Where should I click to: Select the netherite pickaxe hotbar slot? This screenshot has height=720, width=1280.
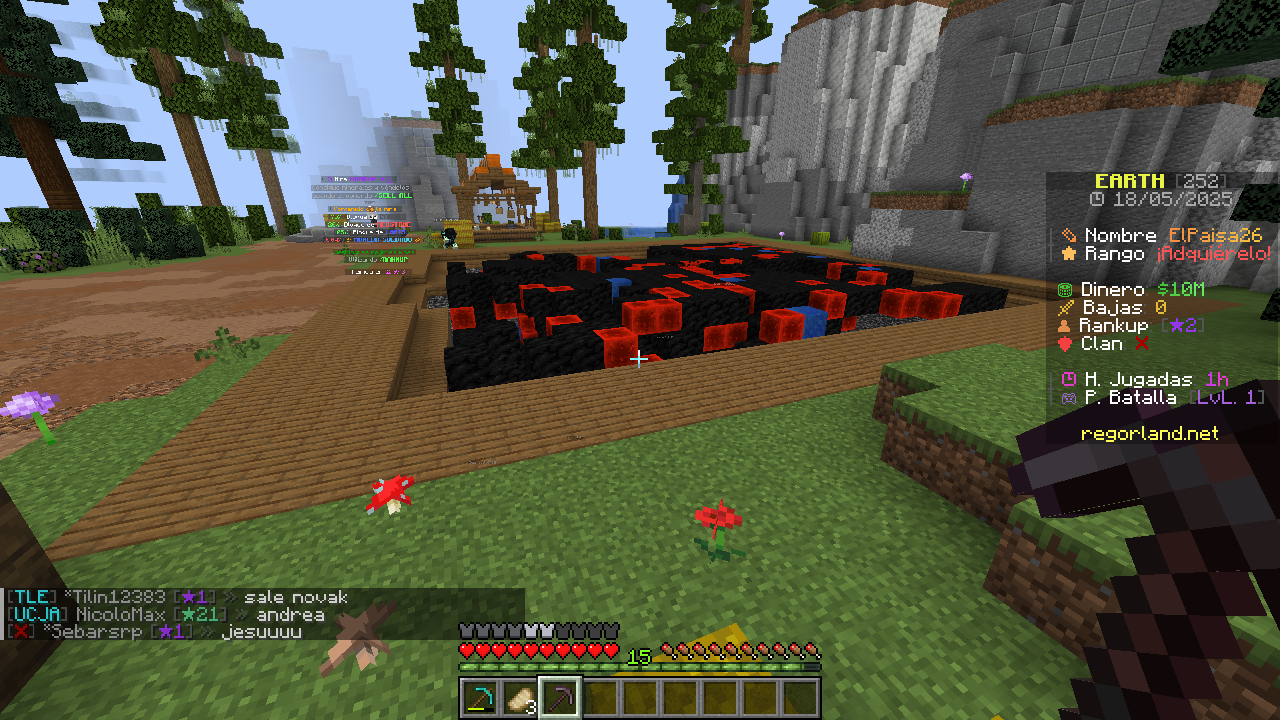560,697
